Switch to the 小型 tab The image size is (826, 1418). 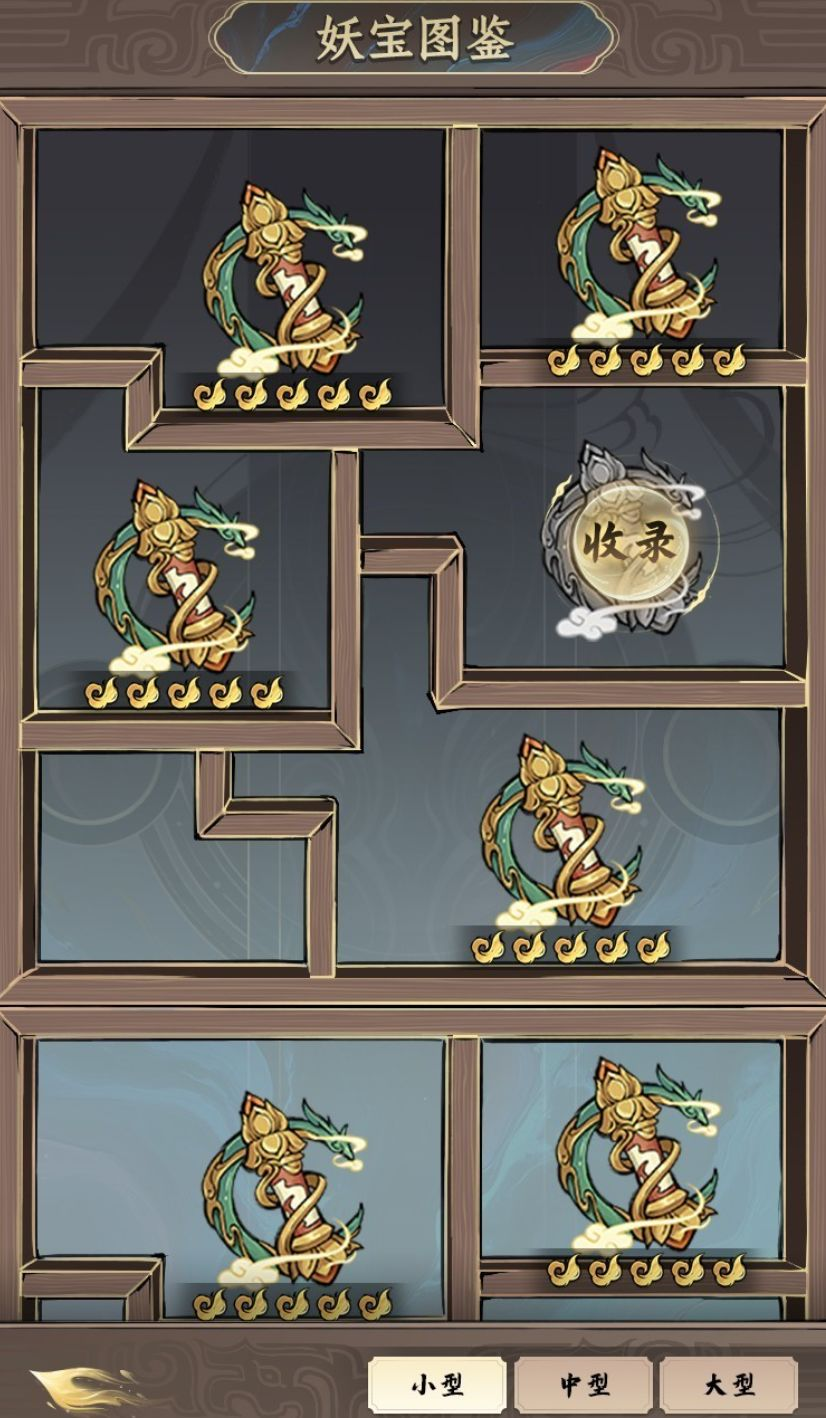[x=437, y=1385]
